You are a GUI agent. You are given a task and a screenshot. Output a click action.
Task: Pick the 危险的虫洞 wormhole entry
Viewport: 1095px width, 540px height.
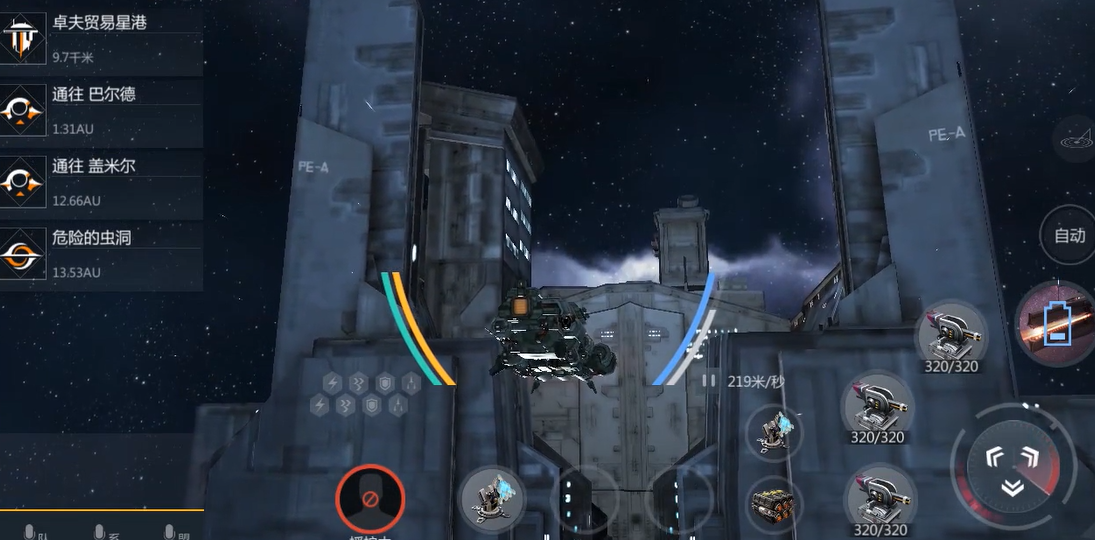[x=100, y=254]
